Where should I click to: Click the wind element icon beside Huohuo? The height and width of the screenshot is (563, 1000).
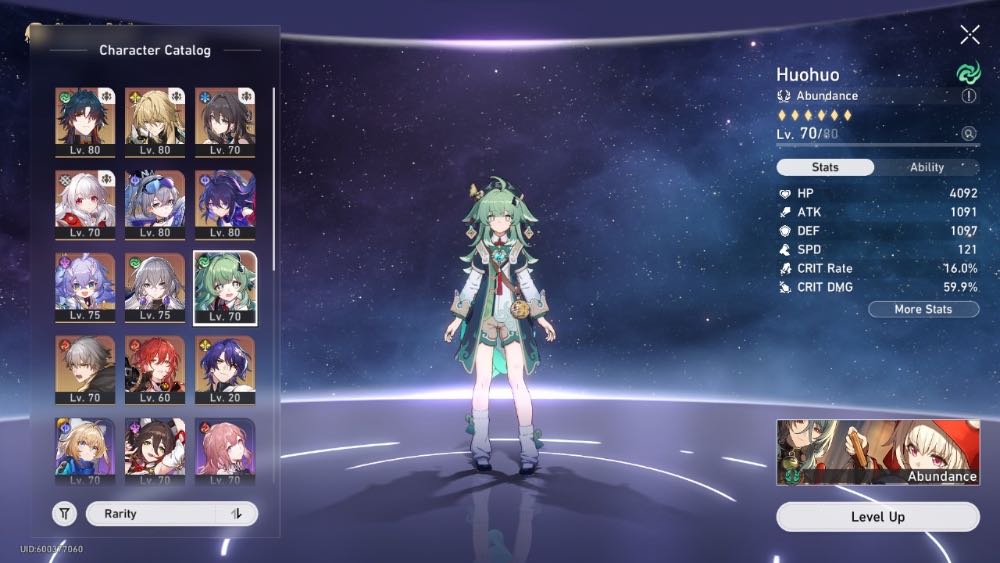tap(967, 73)
